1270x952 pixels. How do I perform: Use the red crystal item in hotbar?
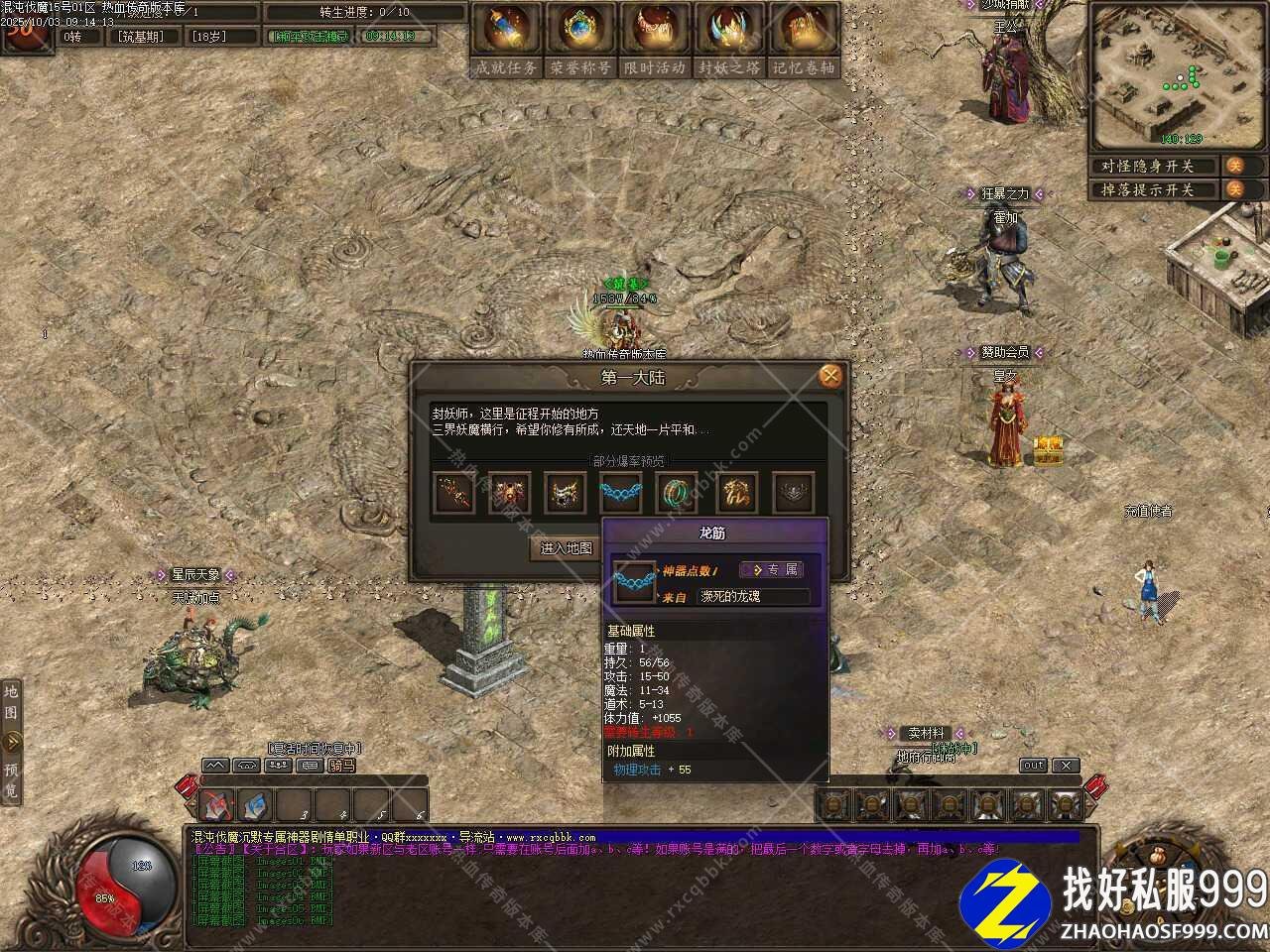(217, 805)
